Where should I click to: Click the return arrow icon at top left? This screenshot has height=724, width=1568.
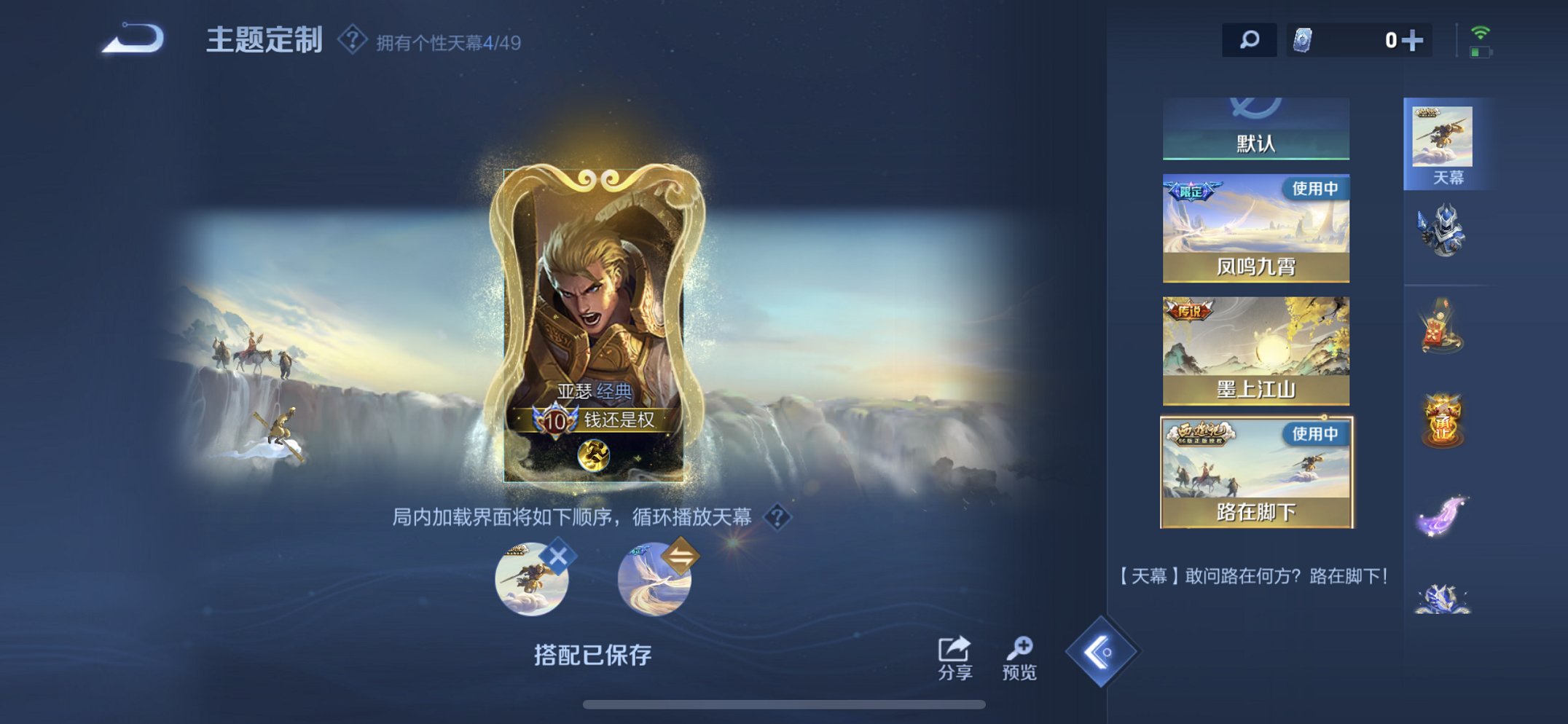135,39
